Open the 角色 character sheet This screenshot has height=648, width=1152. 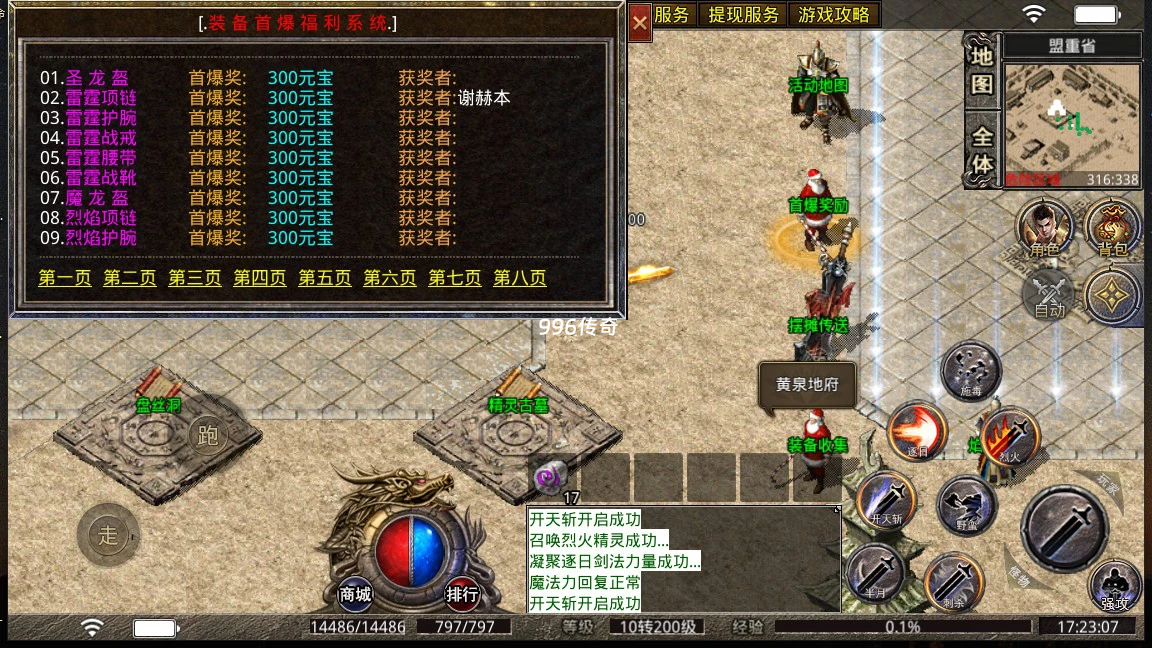click(1045, 228)
